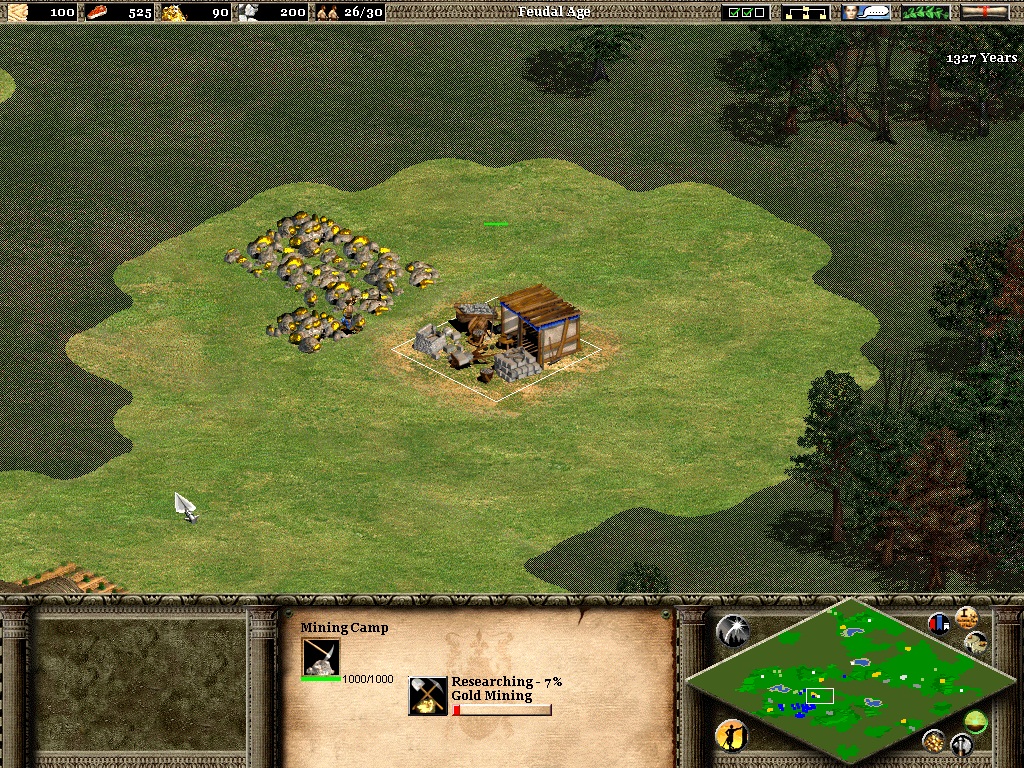Cancel the Gold Mining research icon

coord(428,696)
